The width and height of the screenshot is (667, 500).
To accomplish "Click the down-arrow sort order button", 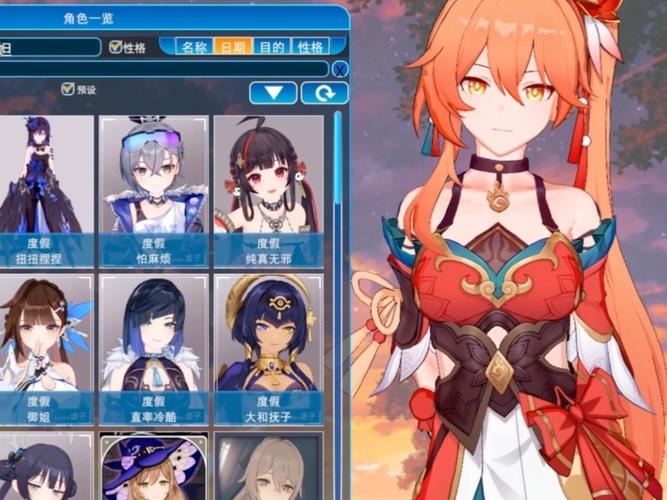I will (x=273, y=93).
